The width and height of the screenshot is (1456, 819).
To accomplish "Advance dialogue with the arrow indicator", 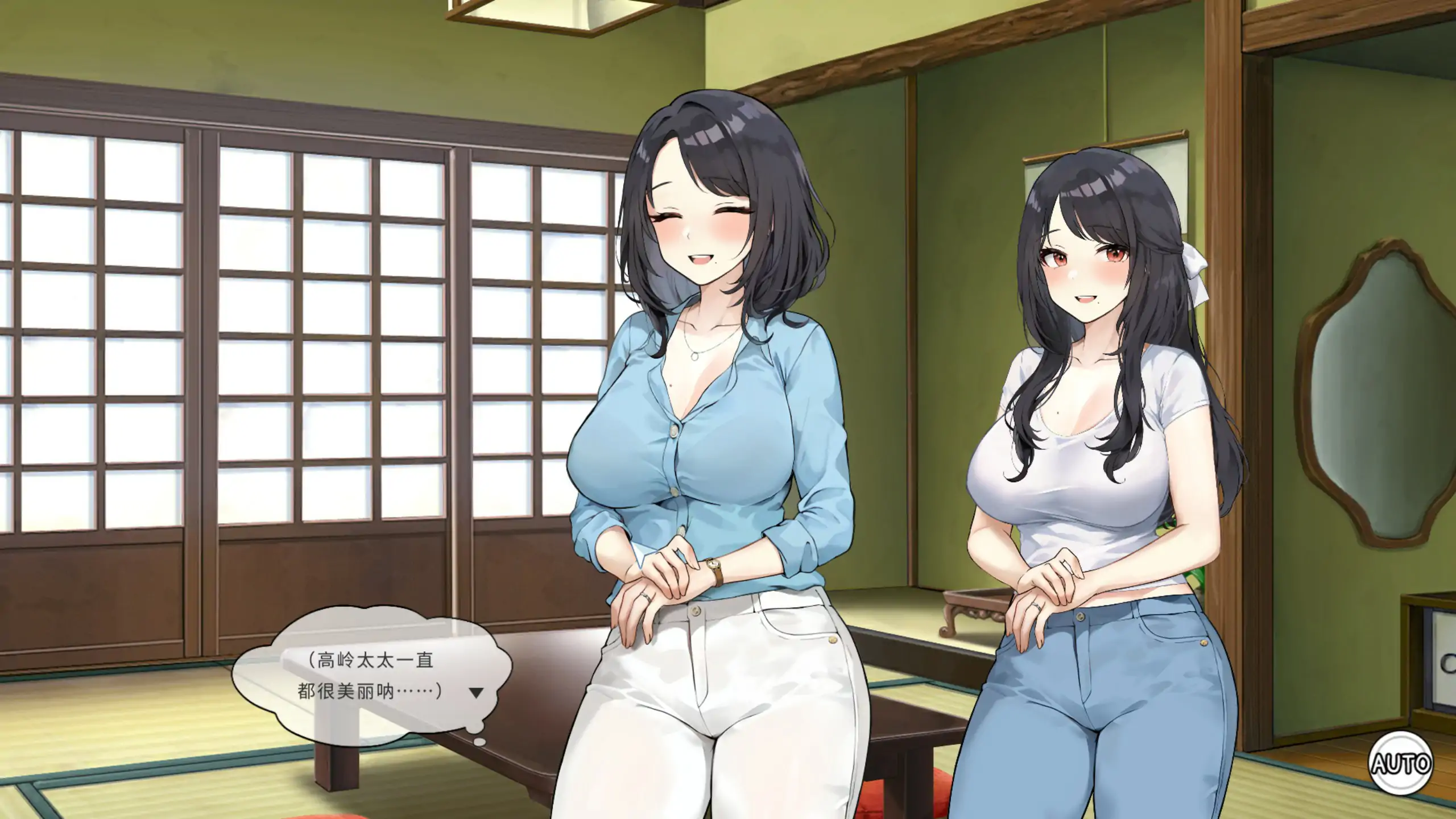I will click(475, 693).
